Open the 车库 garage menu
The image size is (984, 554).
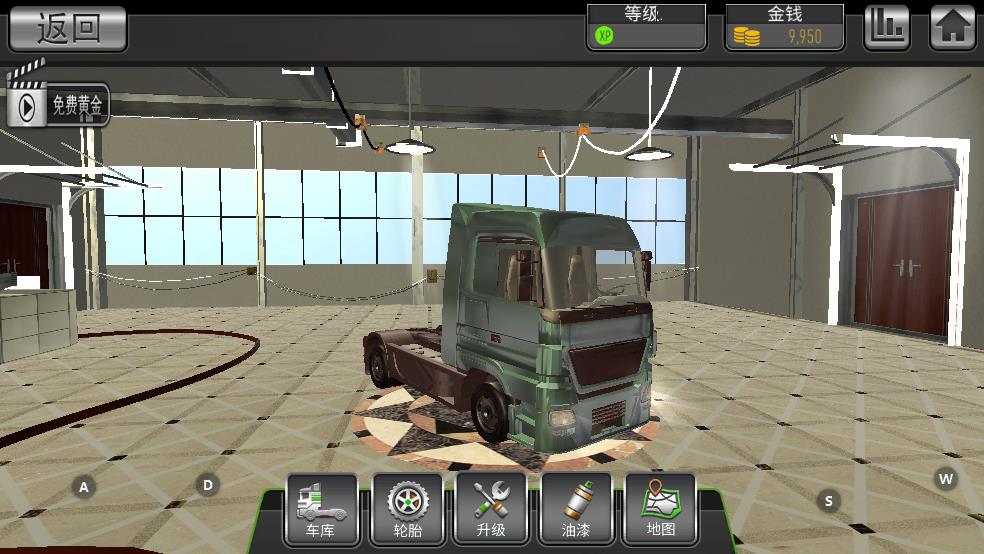click(x=322, y=510)
